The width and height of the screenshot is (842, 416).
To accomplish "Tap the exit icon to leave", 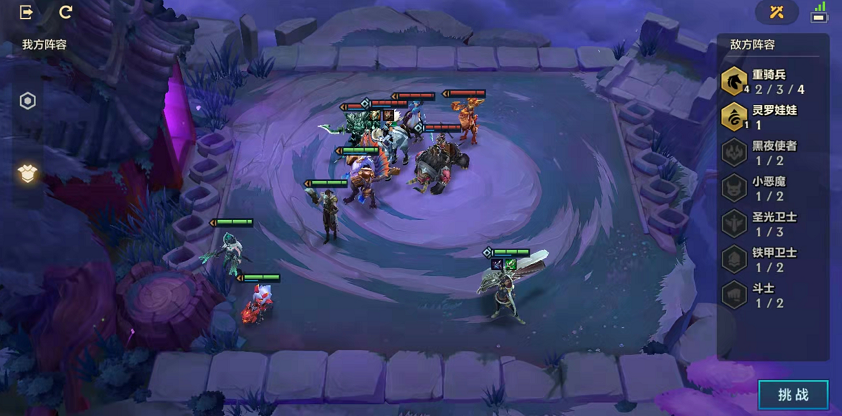I will tap(27, 12).
